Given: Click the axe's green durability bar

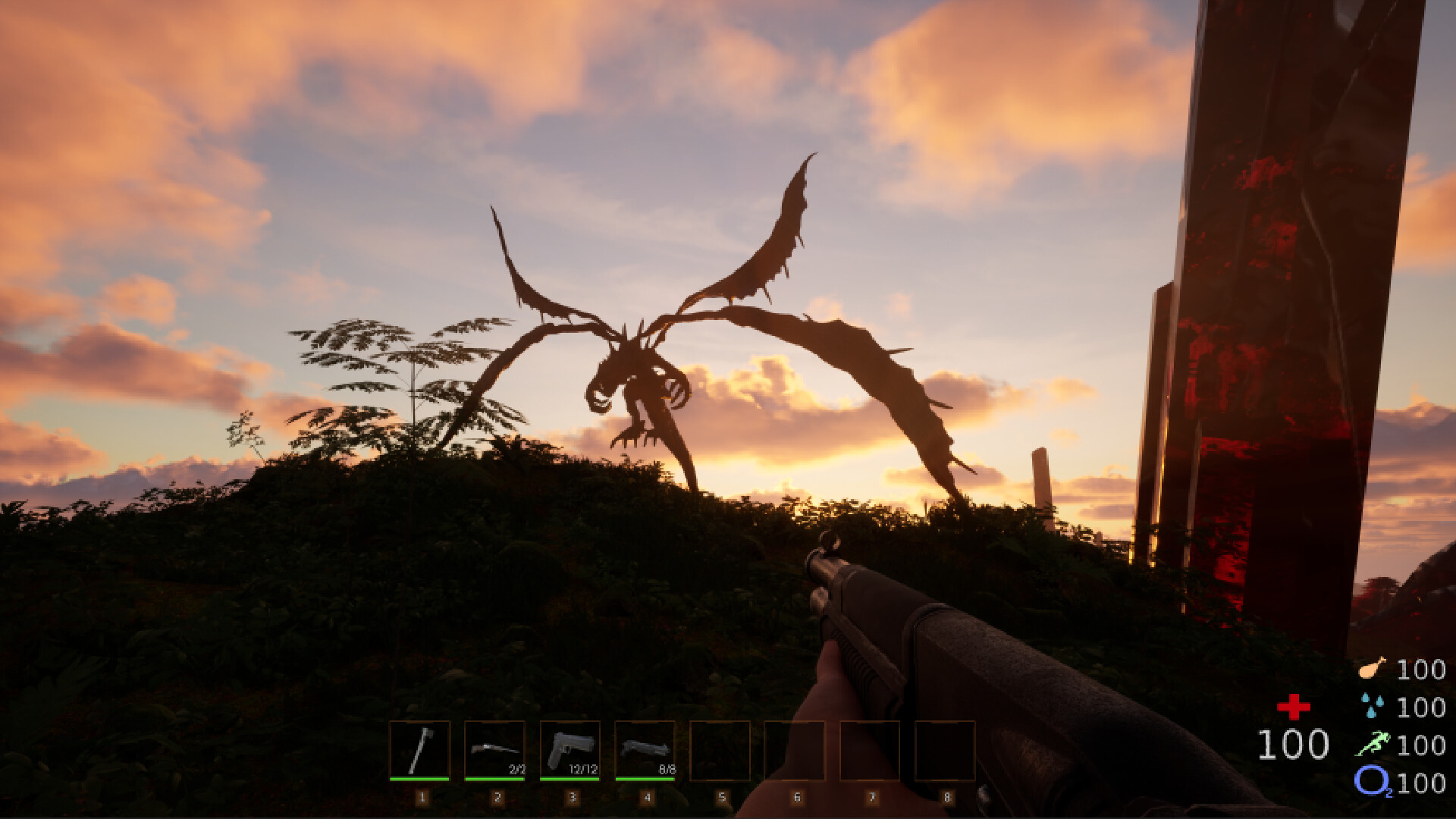Looking at the screenshot, I should [422, 779].
